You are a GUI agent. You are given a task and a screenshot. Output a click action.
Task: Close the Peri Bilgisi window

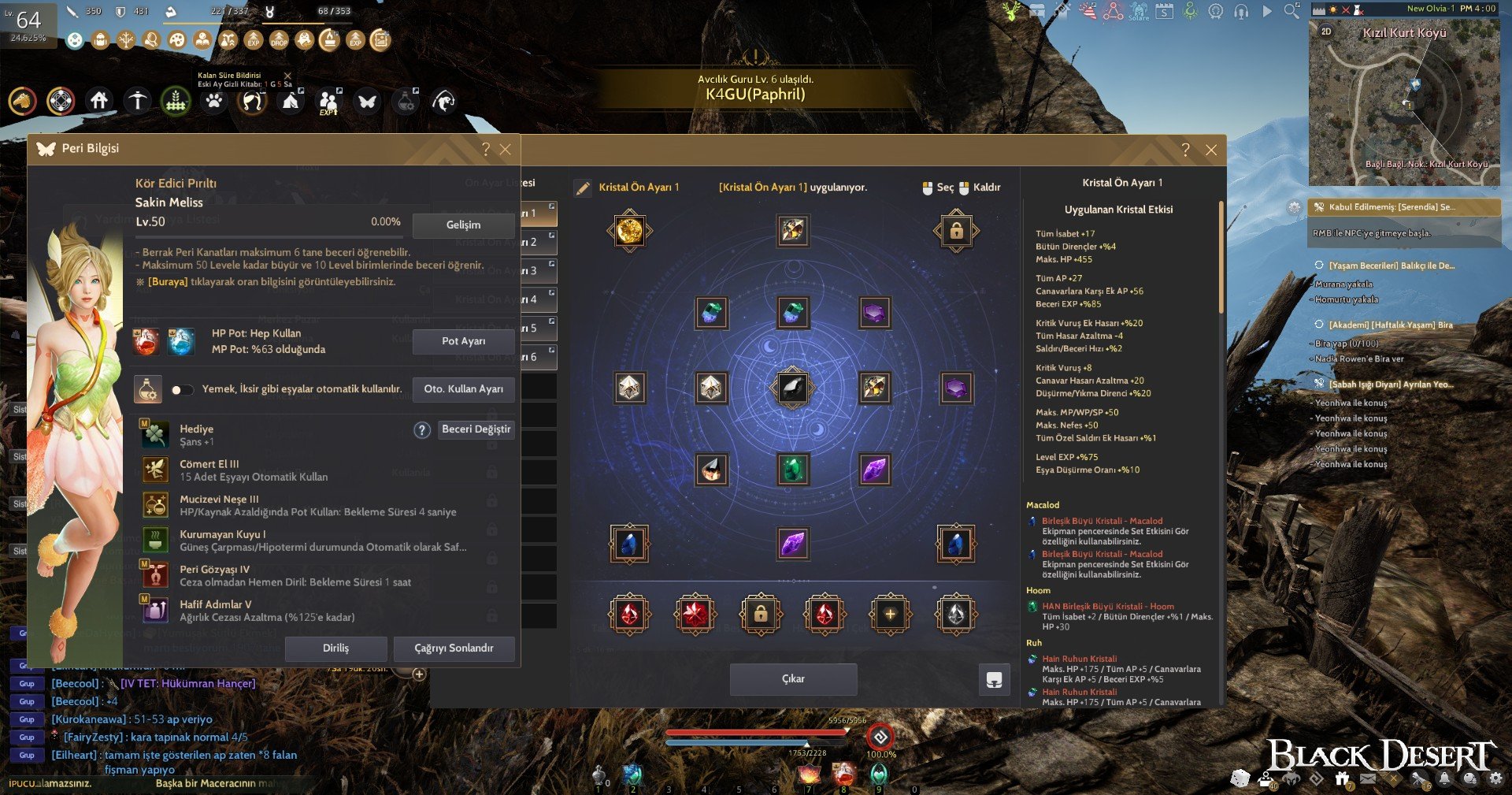[506, 150]
